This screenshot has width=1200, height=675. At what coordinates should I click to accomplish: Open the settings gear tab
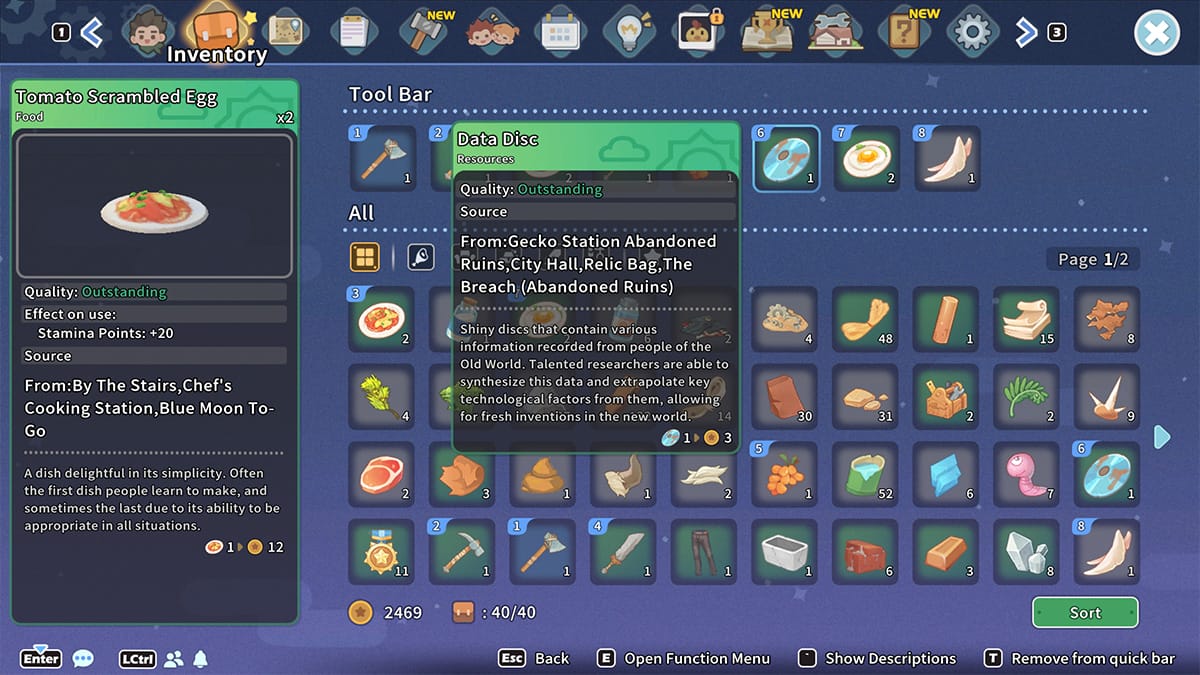click(x=971, y=33)
